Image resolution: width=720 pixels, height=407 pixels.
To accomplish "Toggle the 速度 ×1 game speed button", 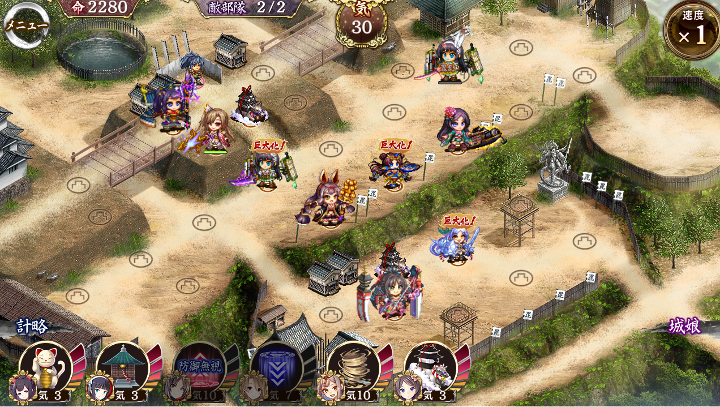I will tap(691, 29).
